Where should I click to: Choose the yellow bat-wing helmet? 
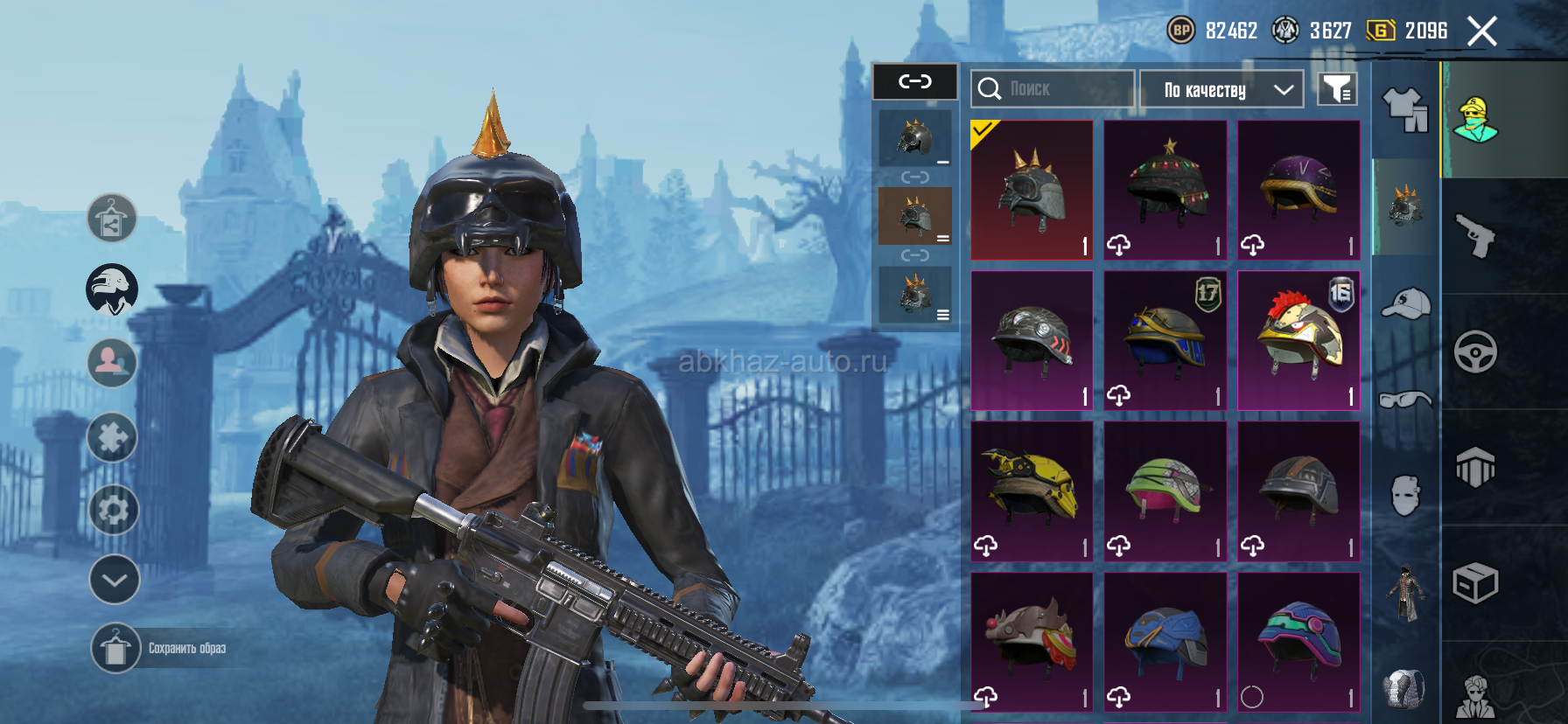pos(1032,491)
